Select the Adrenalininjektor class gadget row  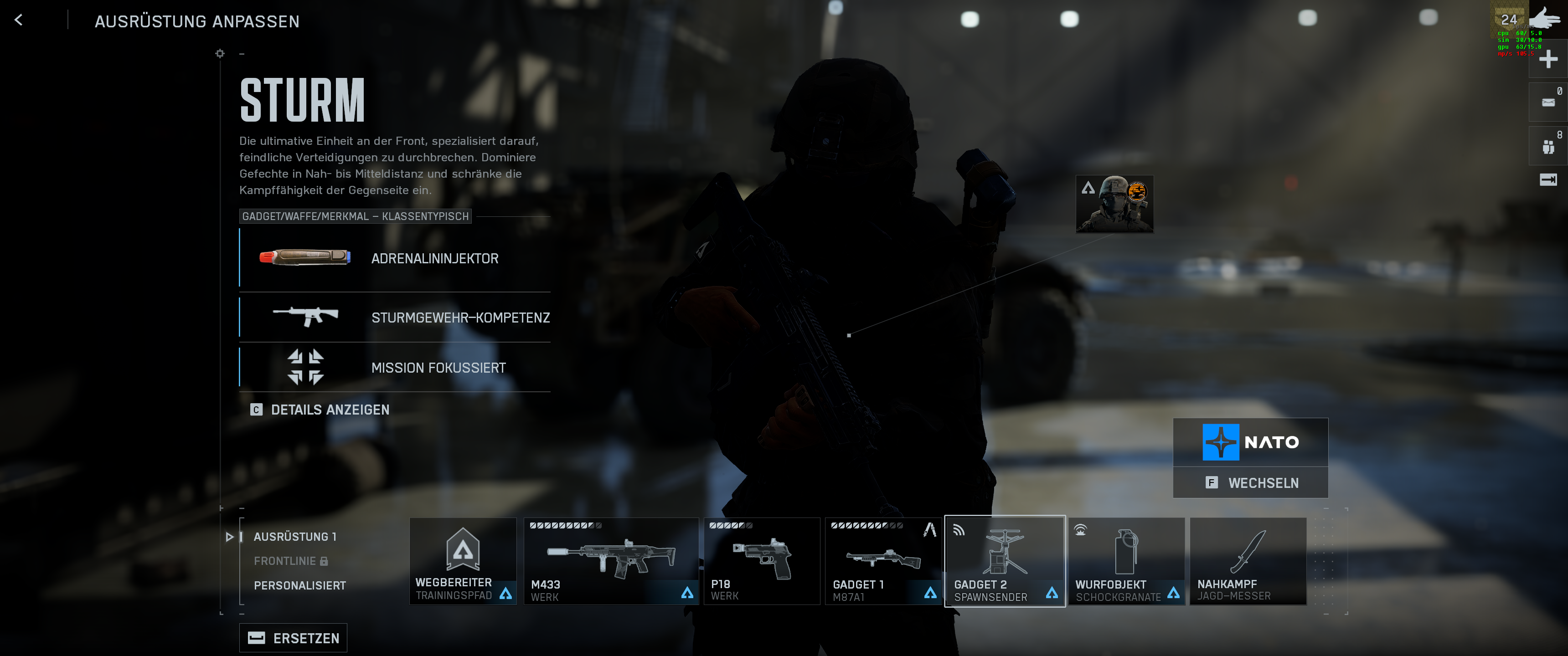coord(396,259)
